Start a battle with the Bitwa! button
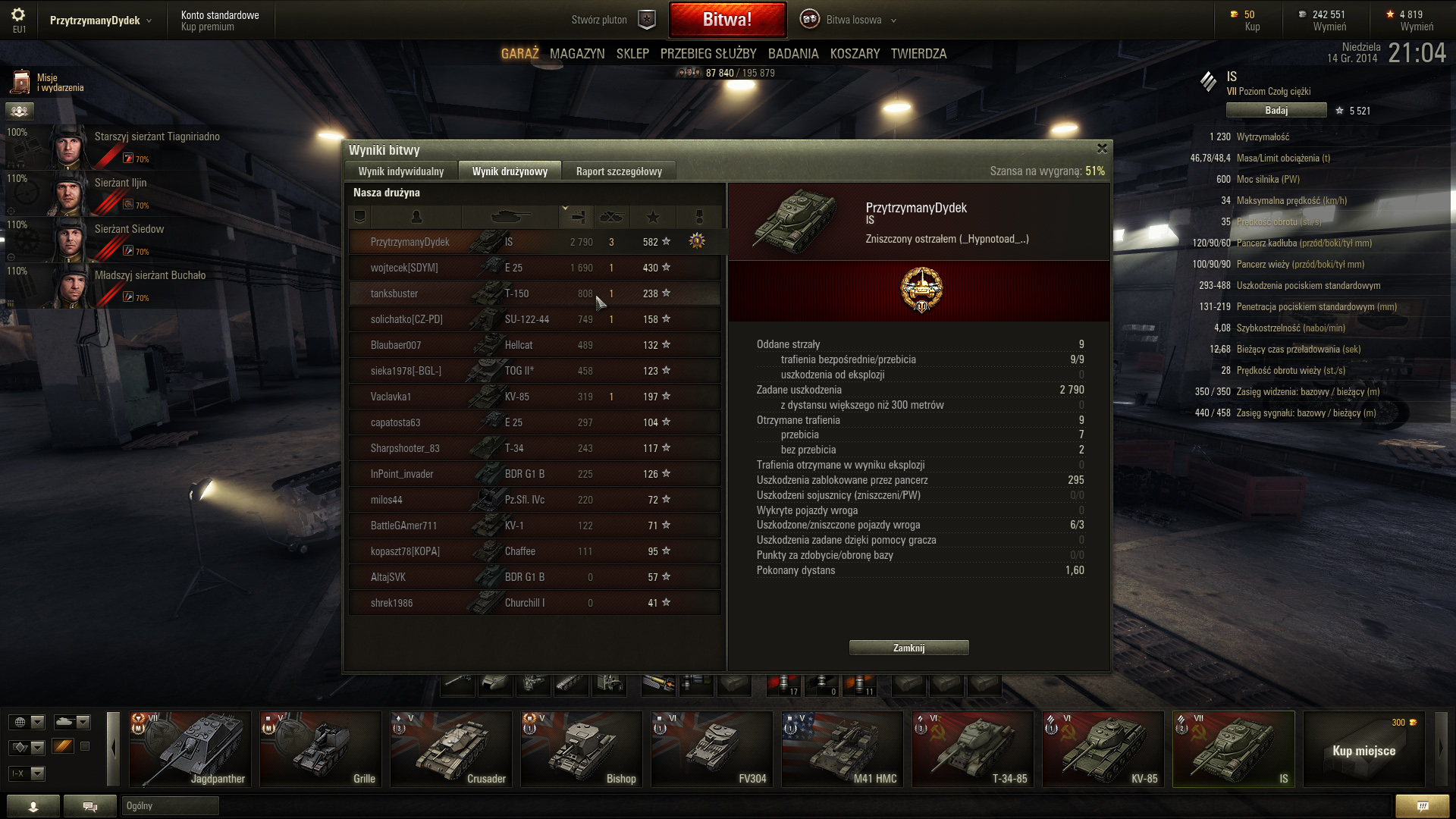 click(726, 20)
